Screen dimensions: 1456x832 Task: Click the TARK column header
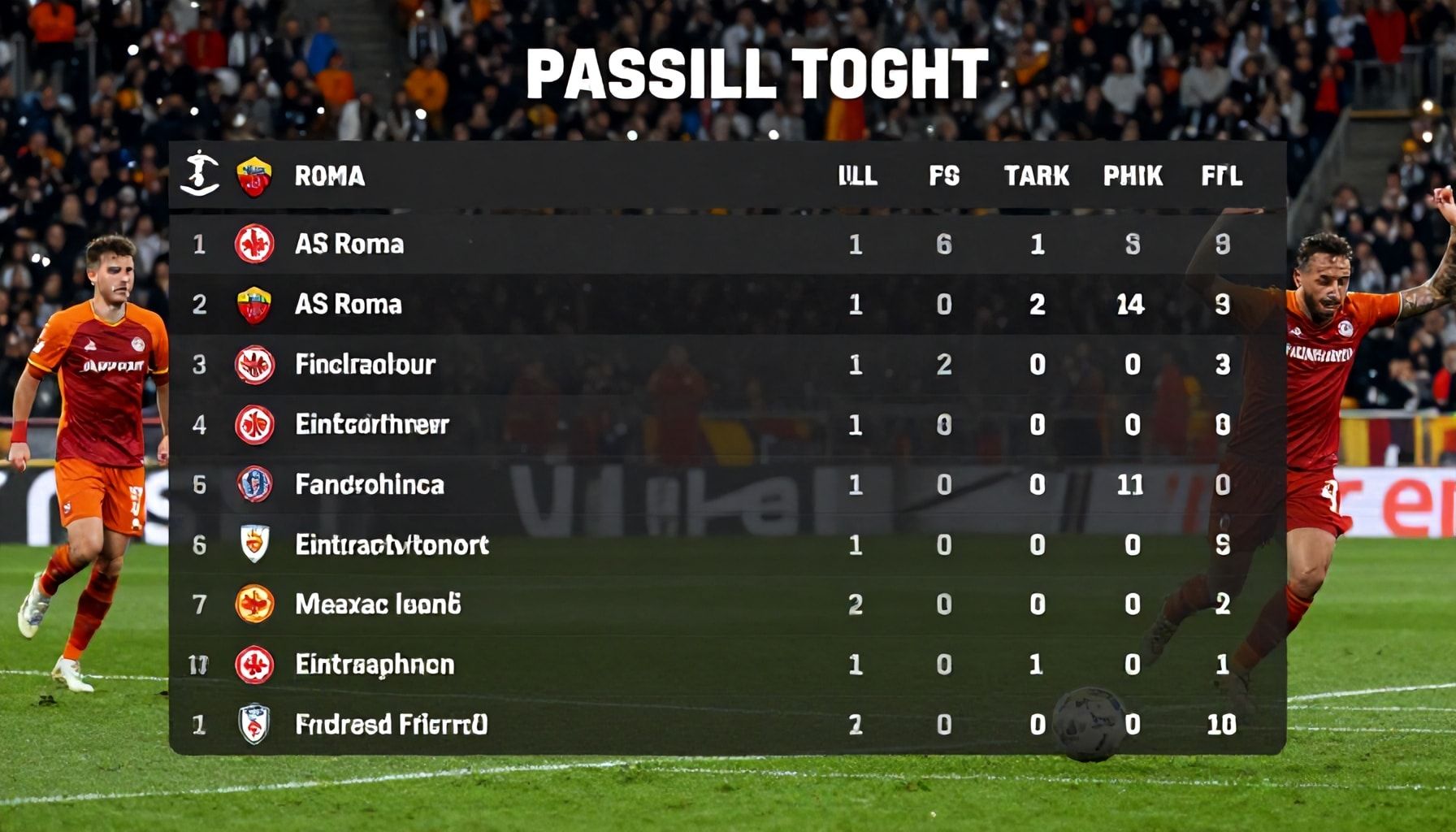[x=1037, y=175]
